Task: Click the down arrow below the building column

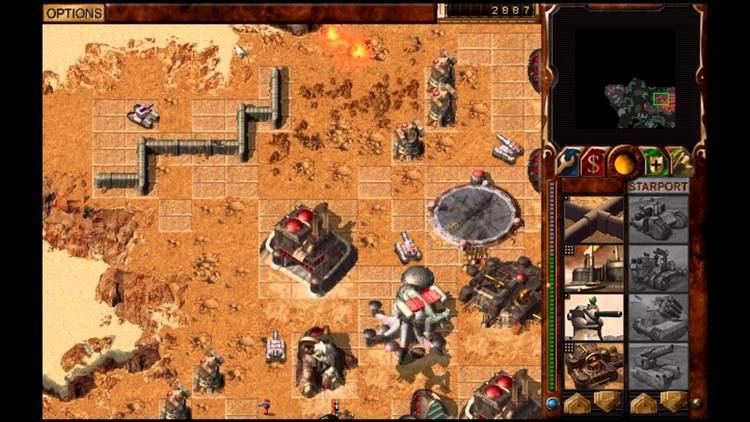Action: click(606, 401)
